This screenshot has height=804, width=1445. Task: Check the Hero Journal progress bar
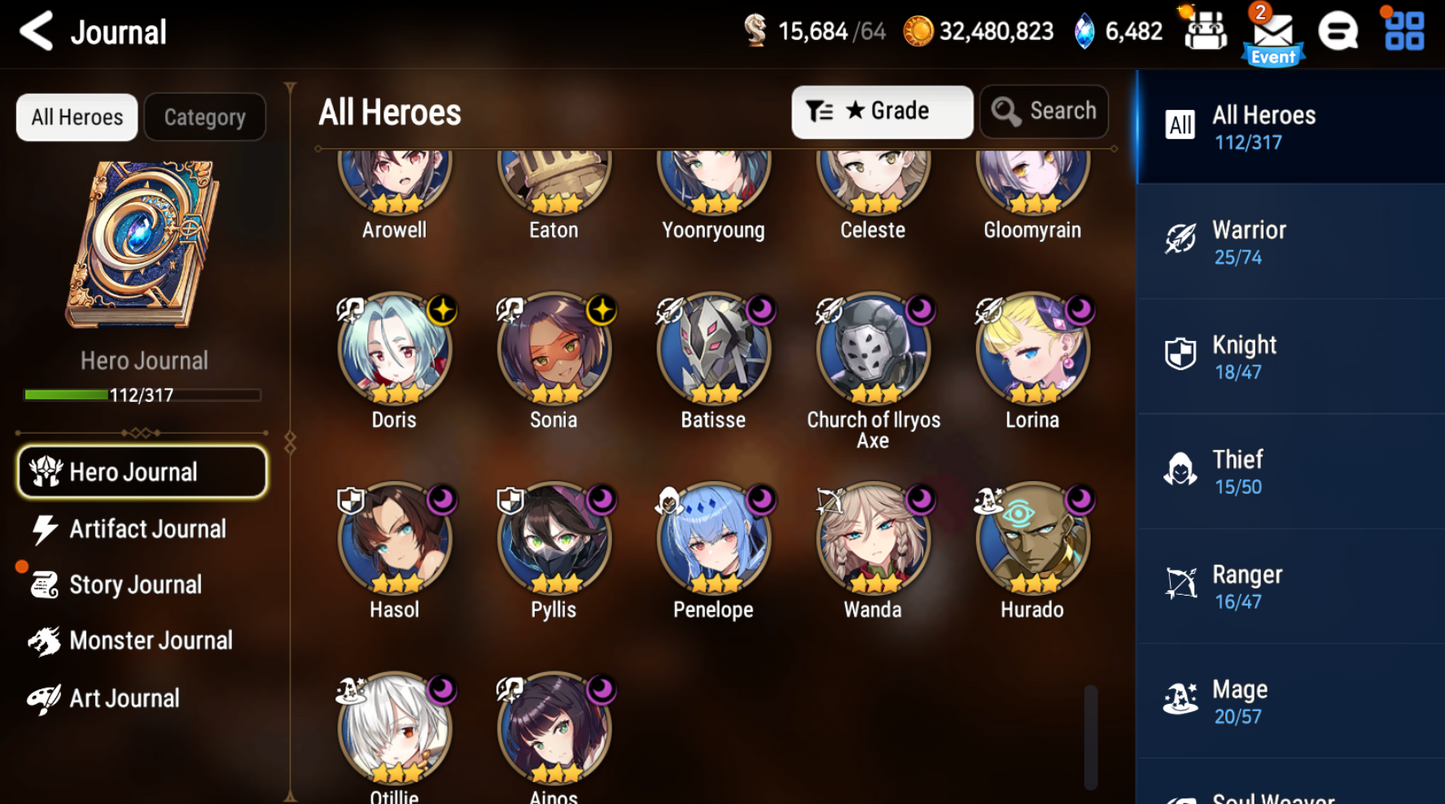pyautogui.click(x=142, y=395)
